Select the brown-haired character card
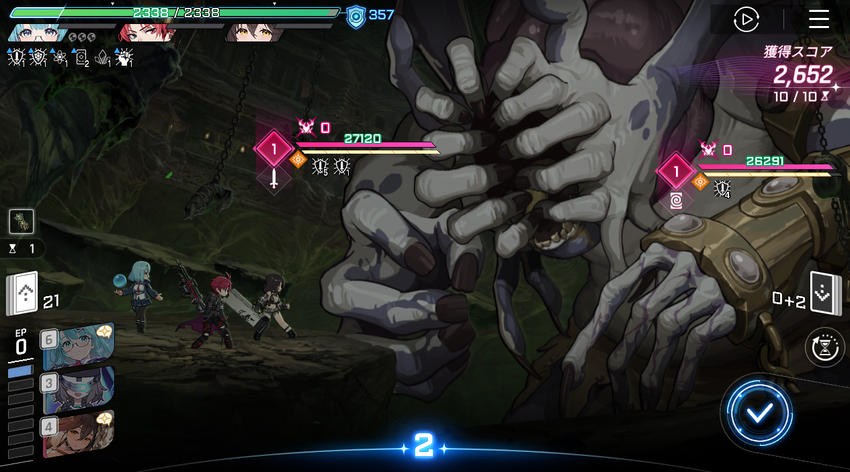This screenshot has height=472, width=850. point(76,431)
